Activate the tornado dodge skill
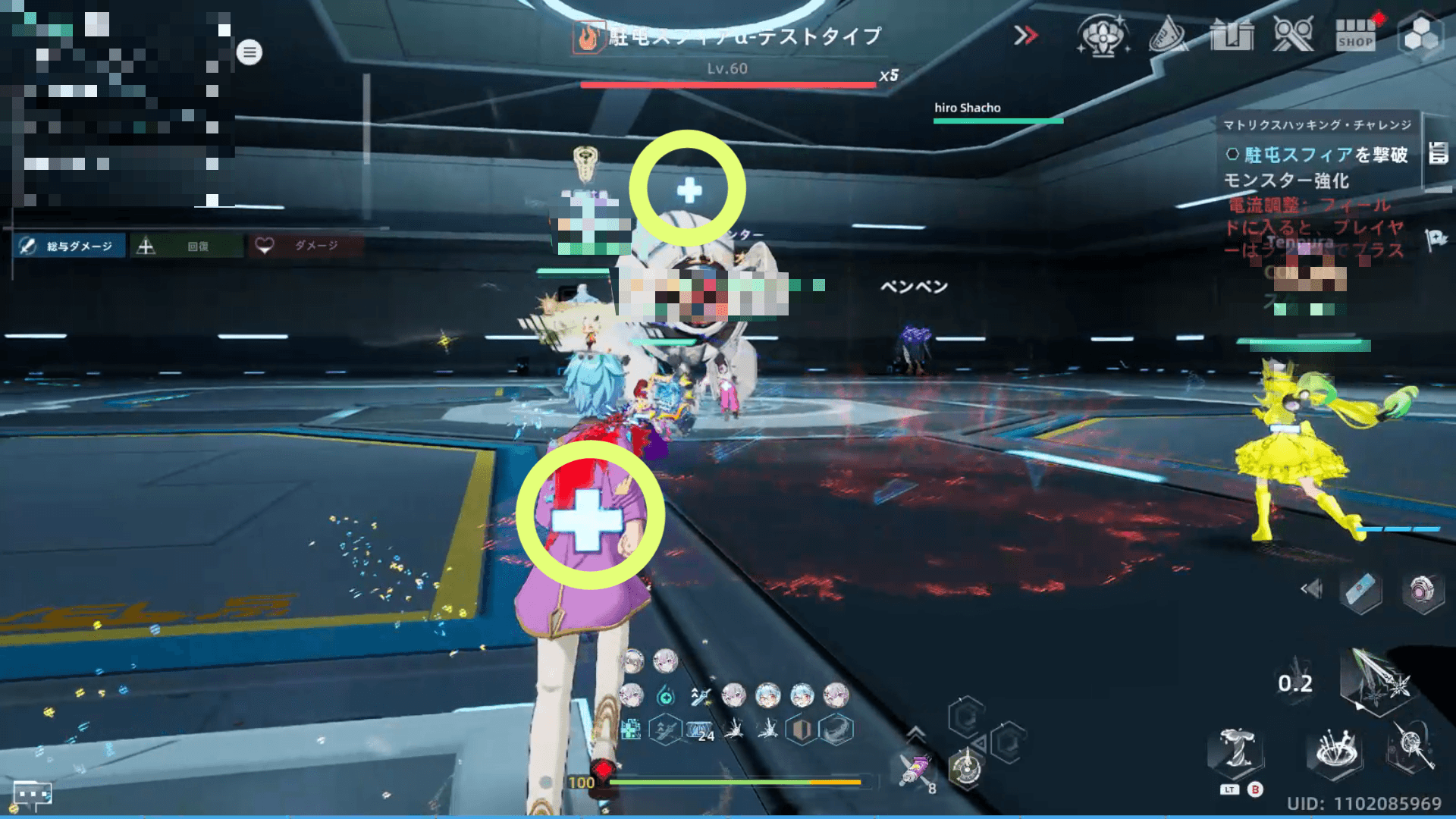The image size is (1456, 819). 1236,752
